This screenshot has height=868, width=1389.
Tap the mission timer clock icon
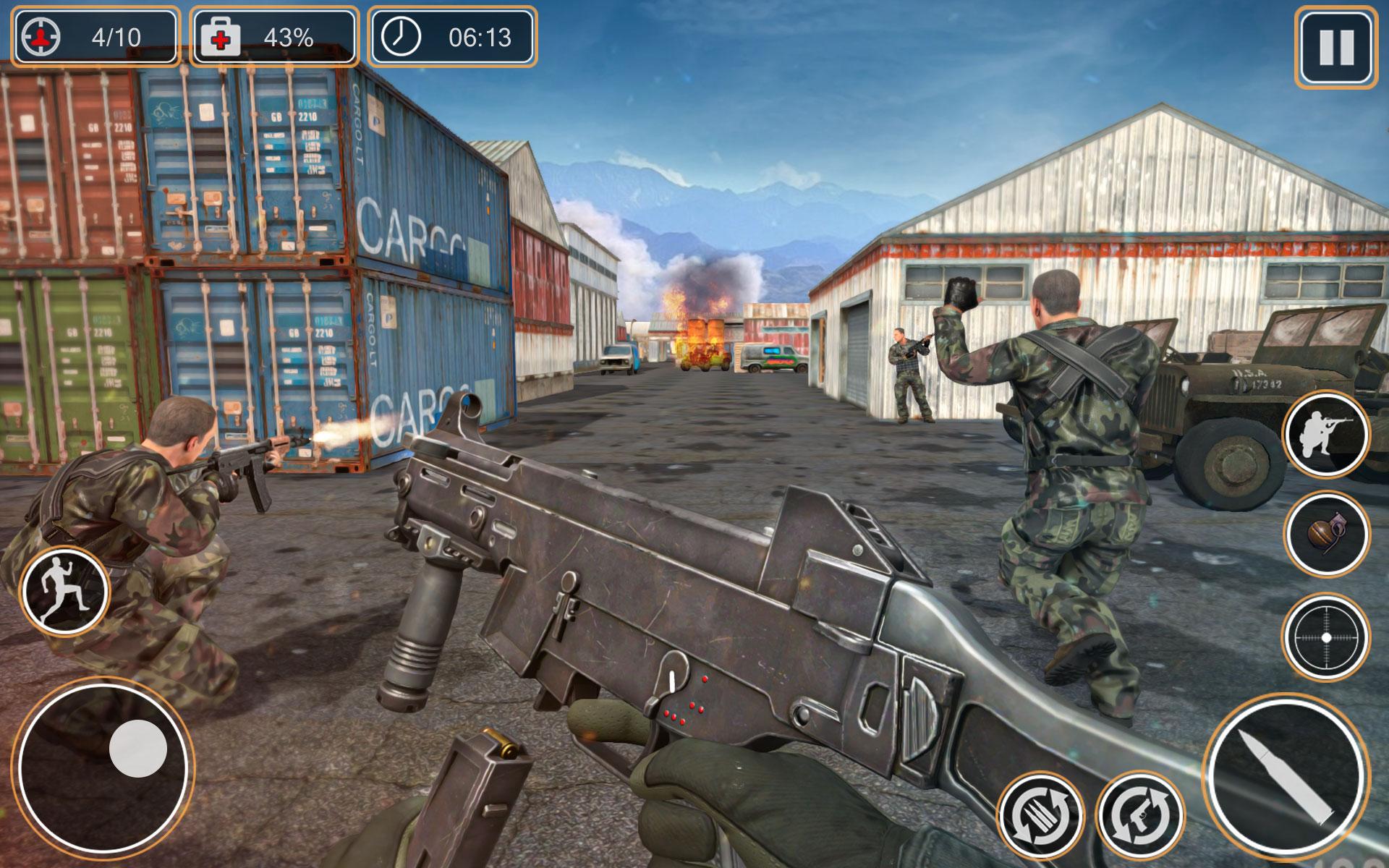point(402,35)
